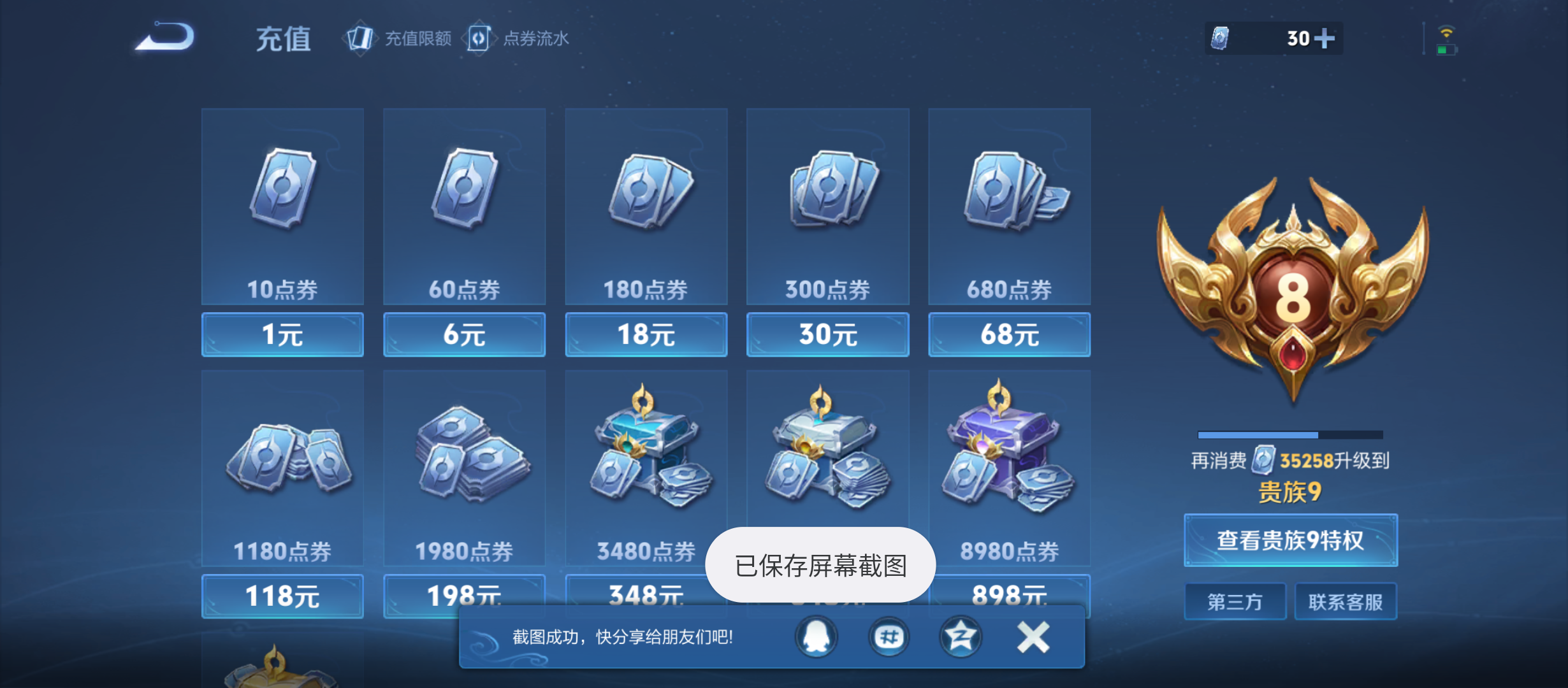Click the plus to add more 点券
Viewport: 1568px width, 688px height.
1324,39
